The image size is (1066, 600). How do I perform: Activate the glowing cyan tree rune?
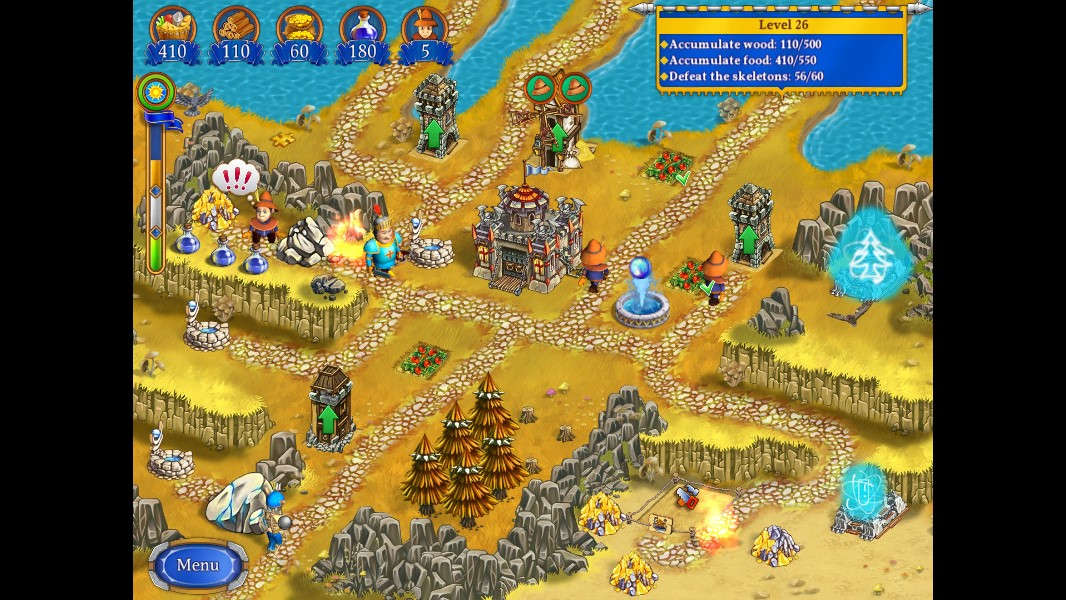(x=870, y=253)
